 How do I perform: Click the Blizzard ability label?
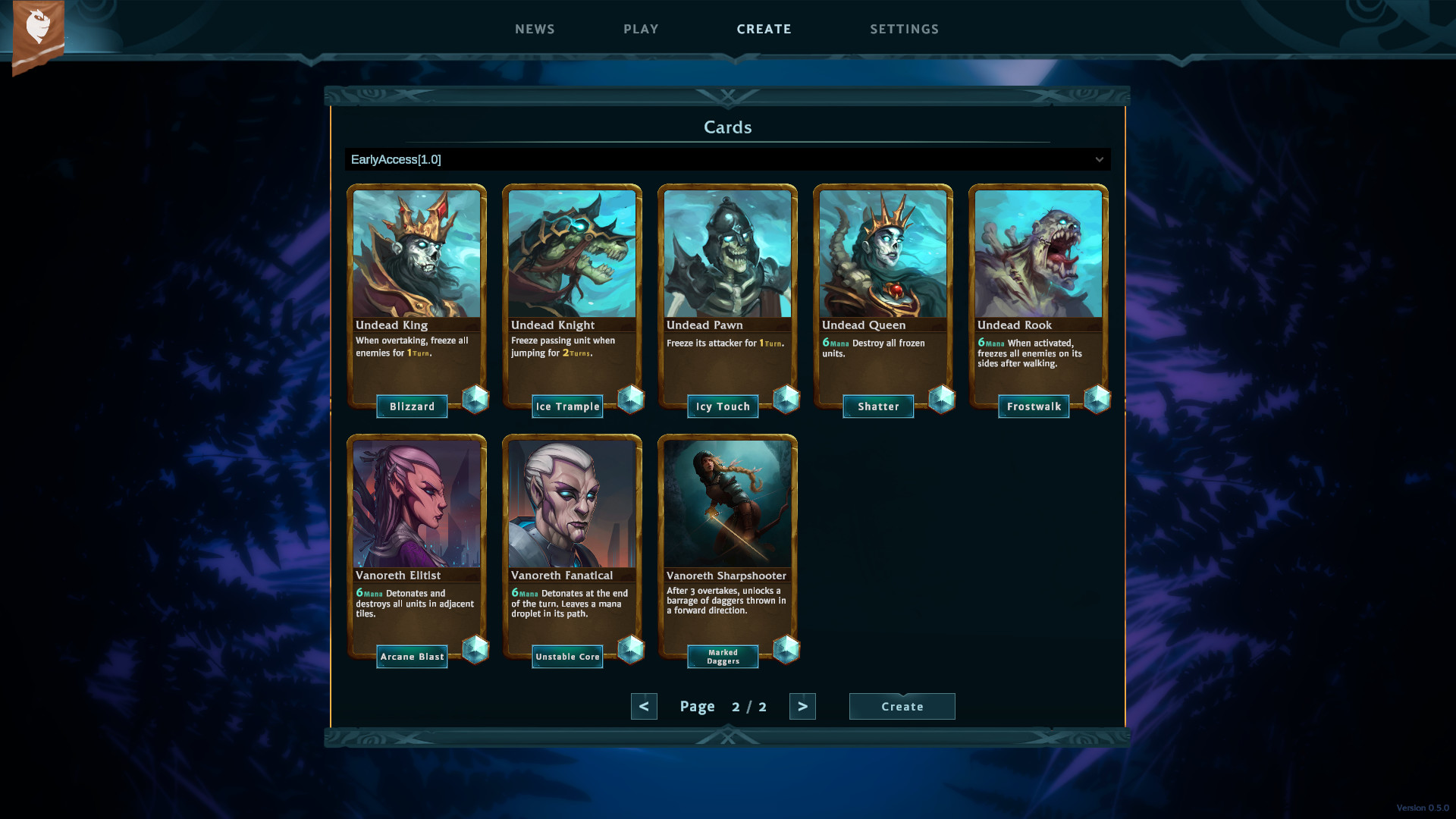tap(412, 406)
